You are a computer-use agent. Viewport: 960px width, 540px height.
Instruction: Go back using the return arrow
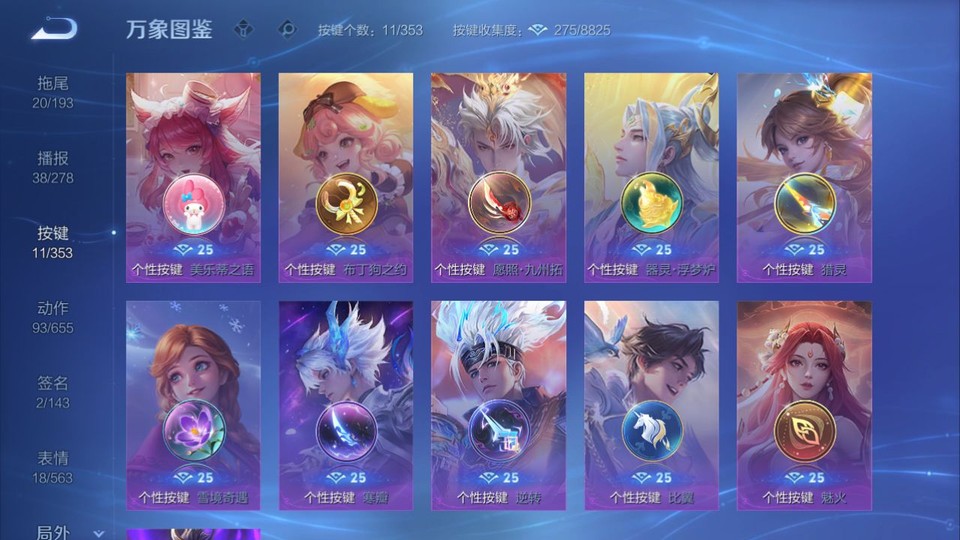point(54,29)
